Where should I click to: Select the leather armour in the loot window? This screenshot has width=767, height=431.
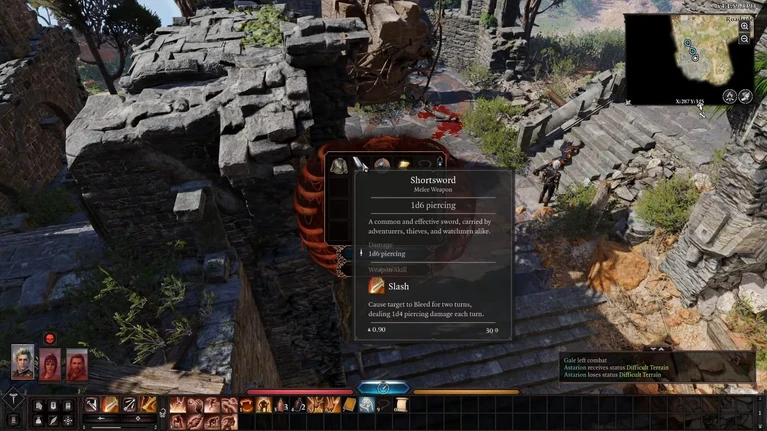(x=338, y=166)
